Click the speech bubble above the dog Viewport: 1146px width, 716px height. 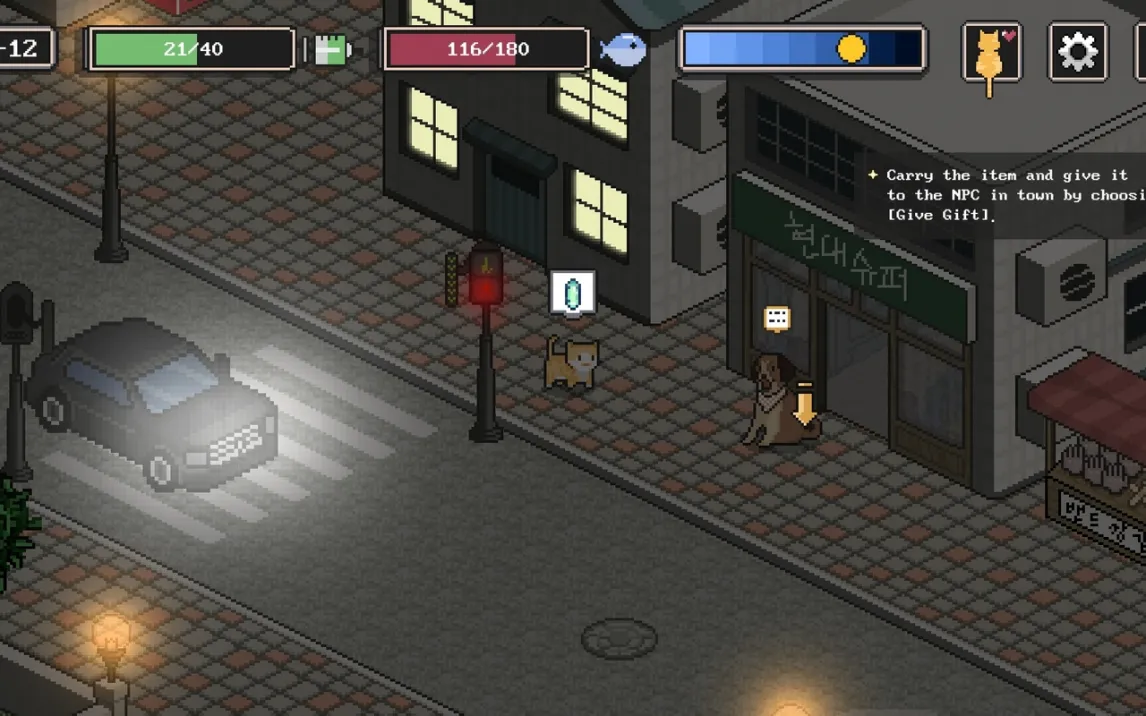click(x=777, y=319)
